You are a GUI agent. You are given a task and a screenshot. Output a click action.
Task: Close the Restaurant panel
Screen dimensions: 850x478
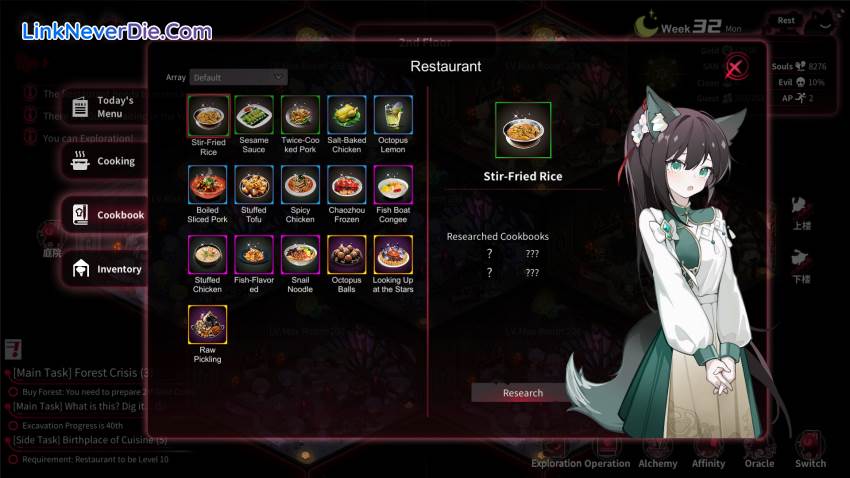[736, 68]
